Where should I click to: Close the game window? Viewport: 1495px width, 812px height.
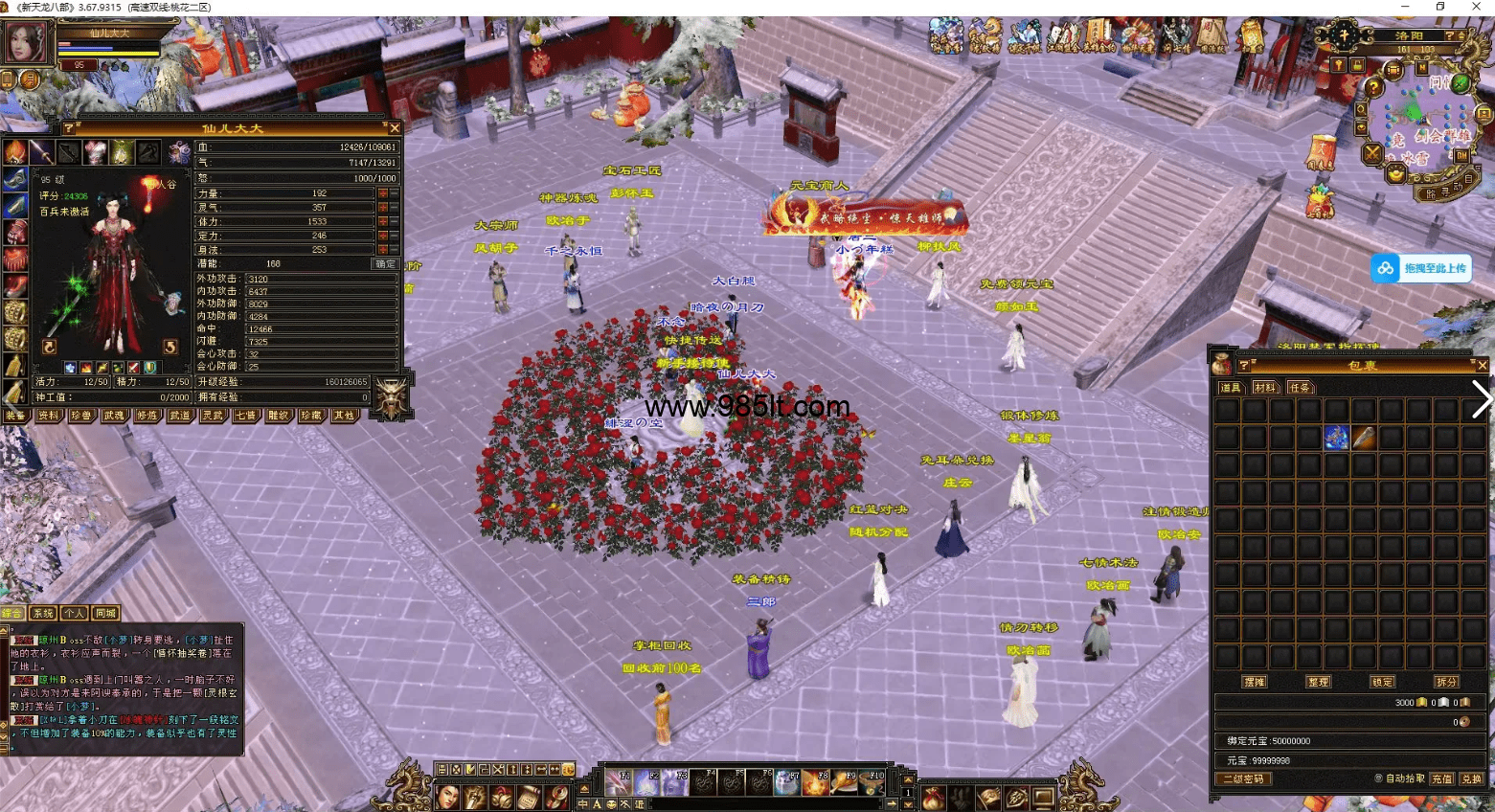[1476, 7]
